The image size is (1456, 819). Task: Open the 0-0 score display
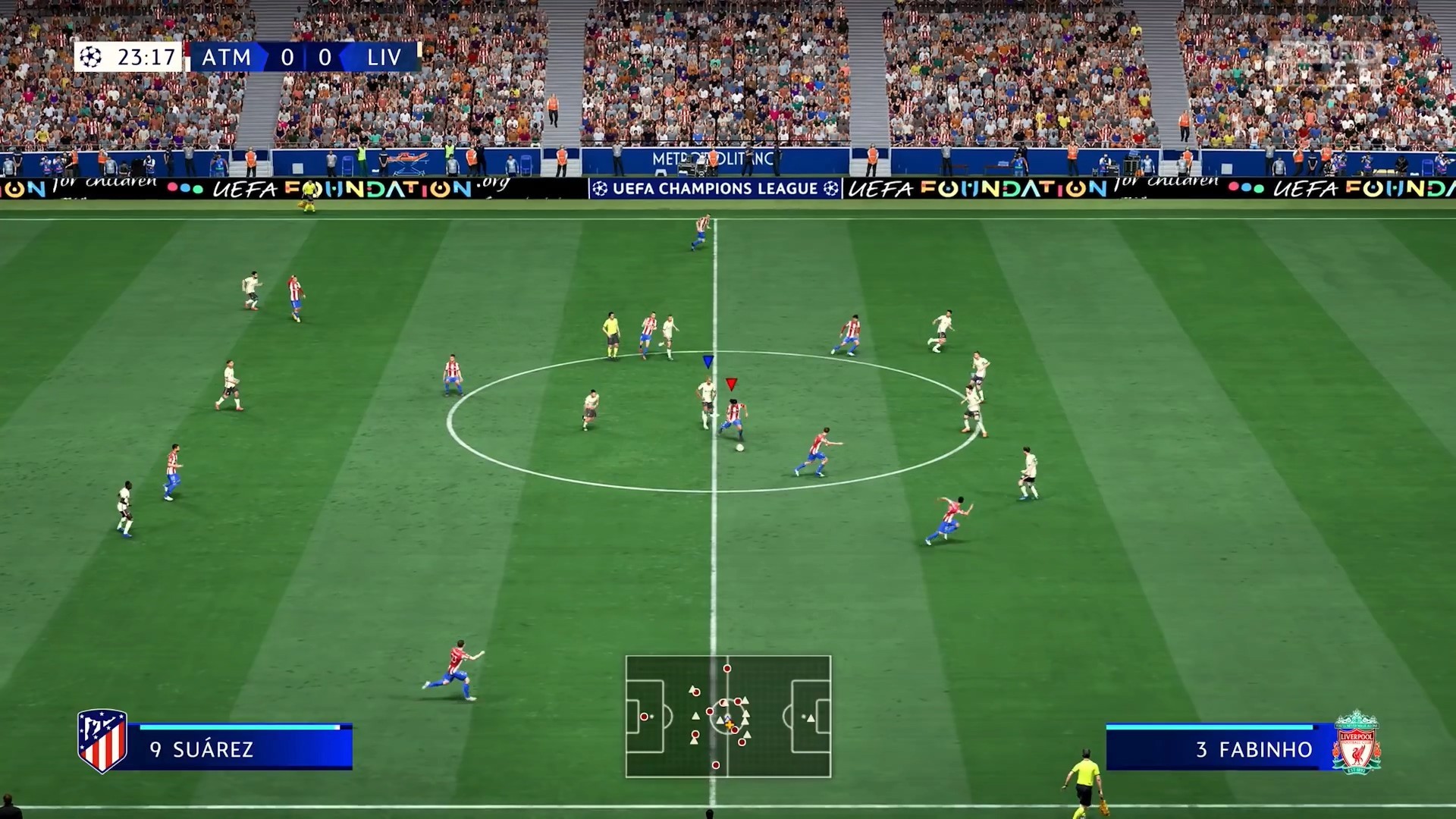(306, 55)
